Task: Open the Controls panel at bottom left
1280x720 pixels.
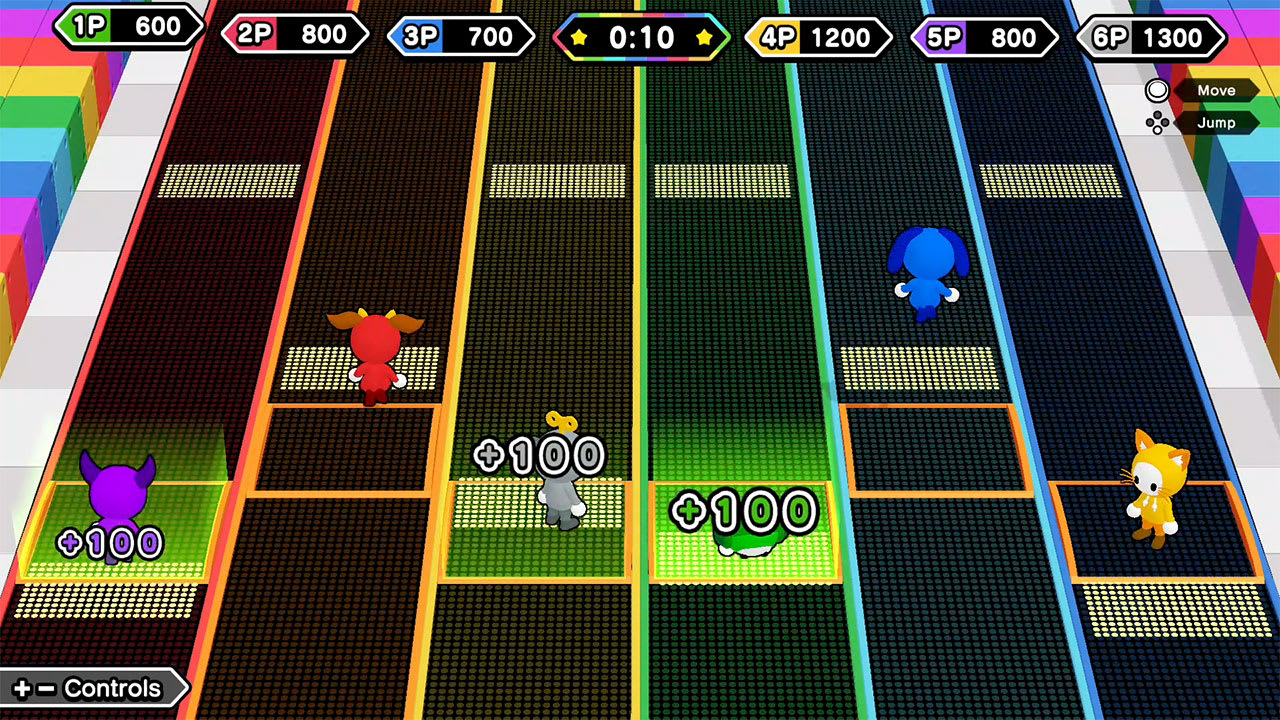Action: tap(90, 688)
